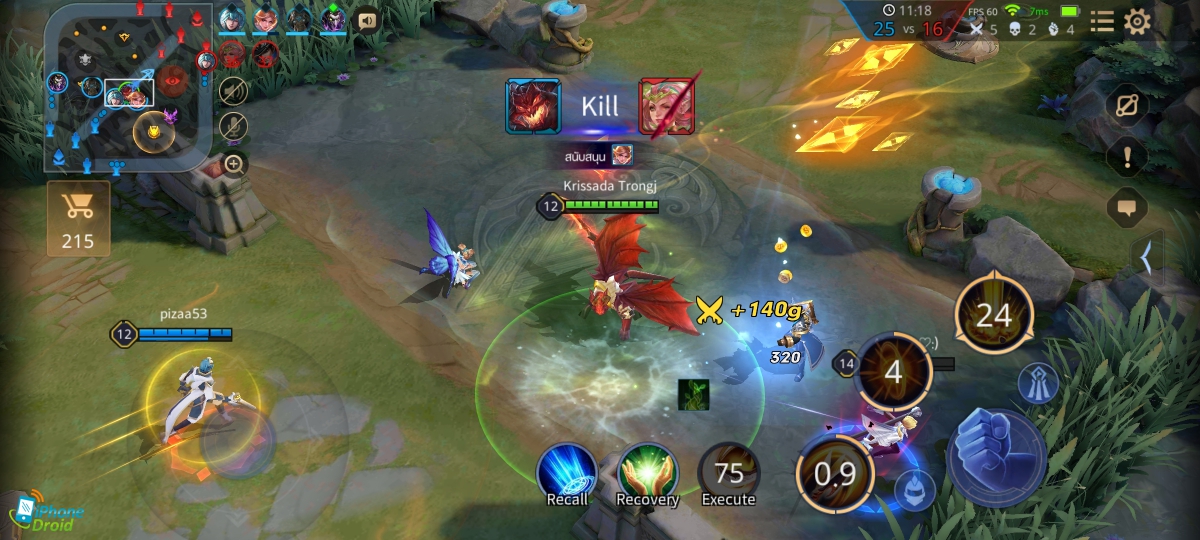Viewport: 1200px width, 540px height.
Task: Trigger the ultimate skill showing 24 cooldown
Action: pyautogui.click(x=993, y=316)
